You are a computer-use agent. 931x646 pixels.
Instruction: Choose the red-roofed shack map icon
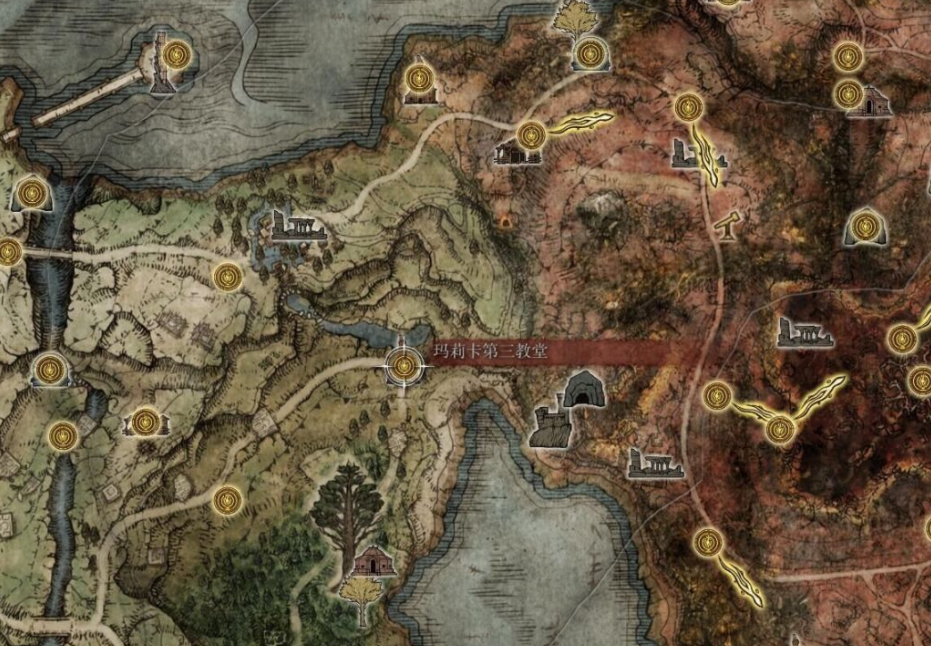374,560
